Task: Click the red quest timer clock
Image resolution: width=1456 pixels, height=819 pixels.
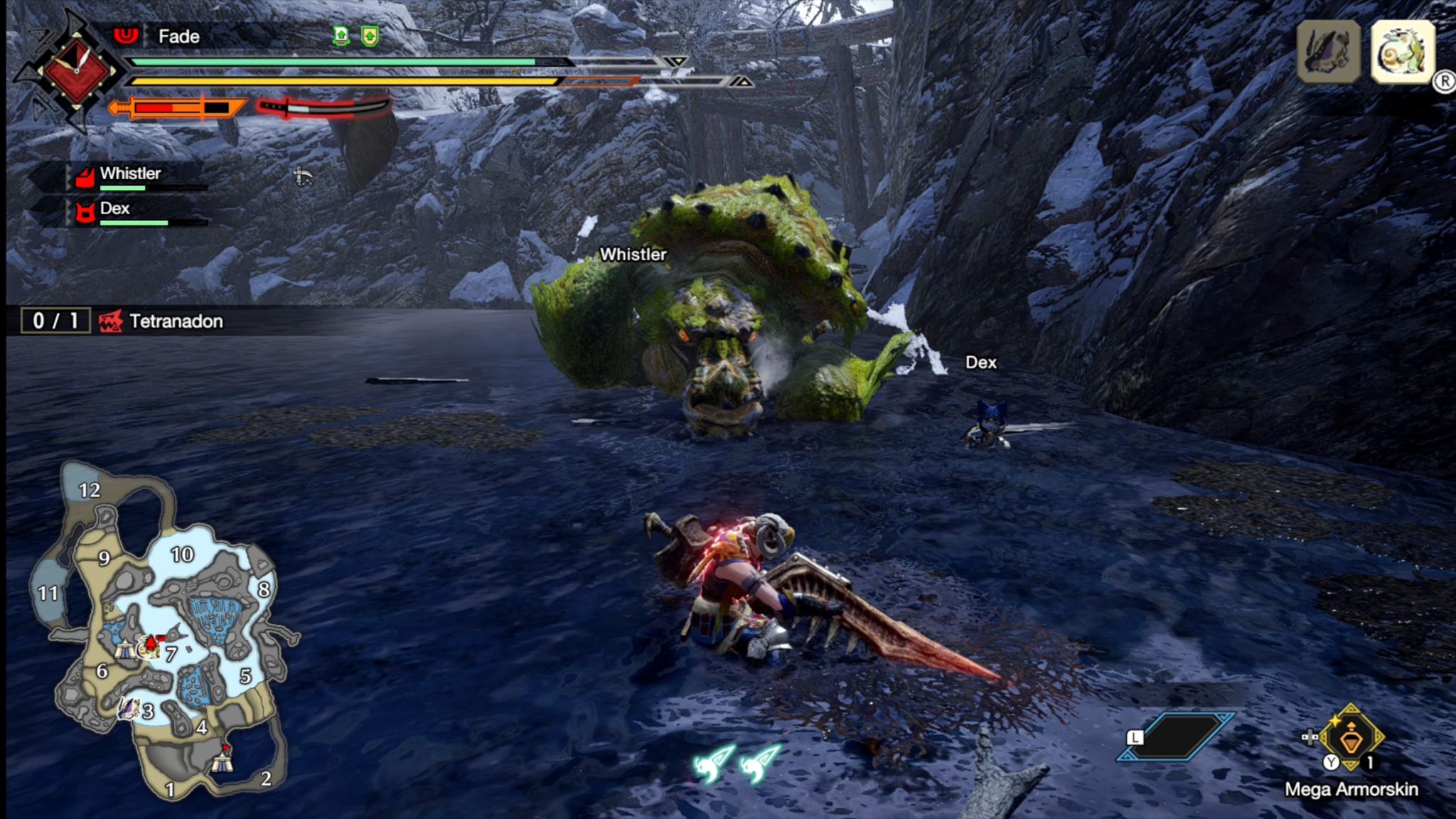Action: click(77, 71)
